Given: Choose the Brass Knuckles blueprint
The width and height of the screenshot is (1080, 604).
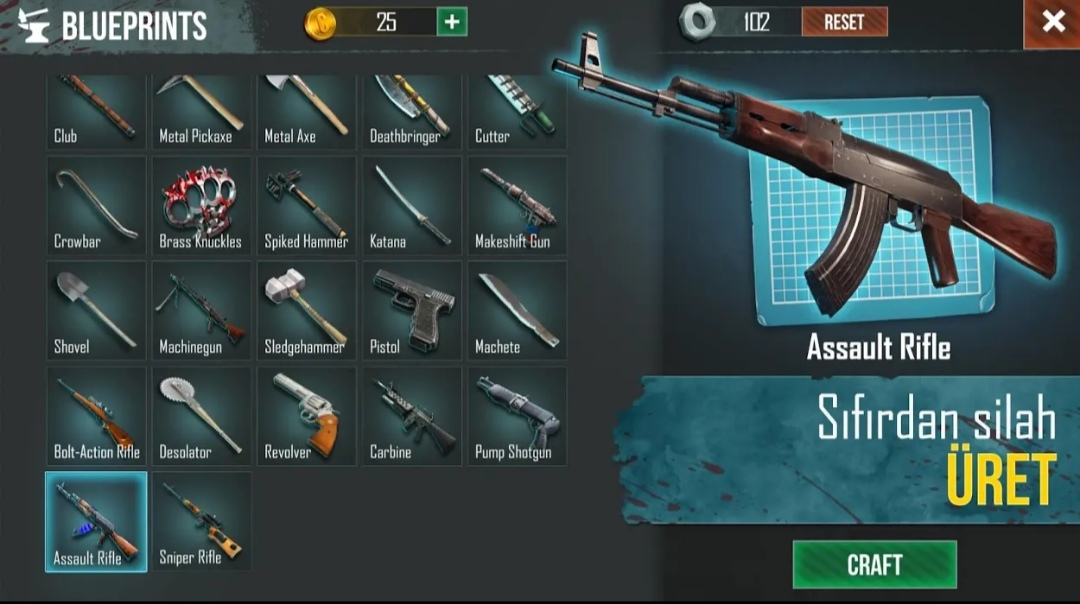Looking at the screenshot, I should pos(201,205).
